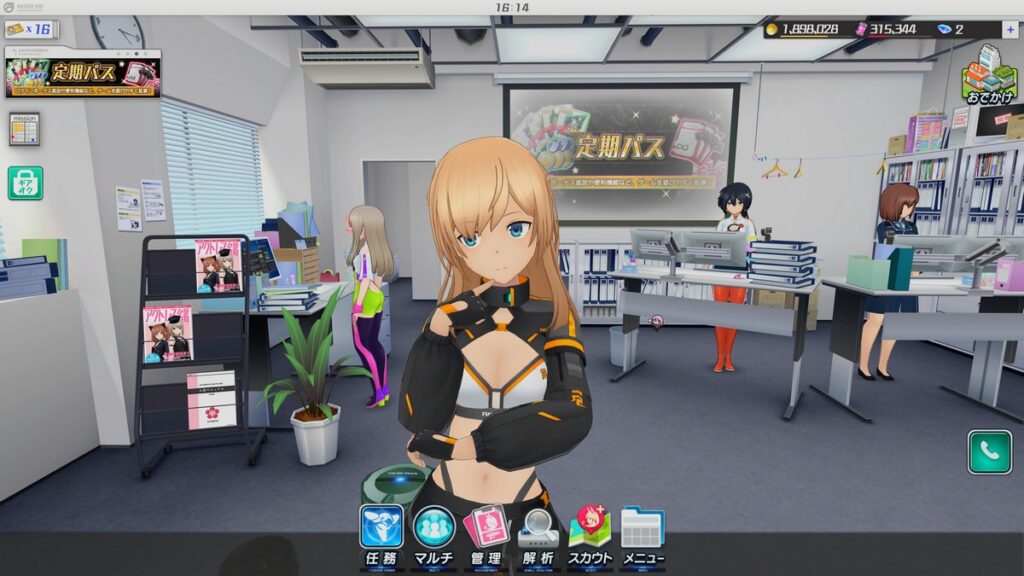Open the green ギアオク shopping bag
Screen dimensions: 1024x576
pyautogui.click(x=25, y=183)
